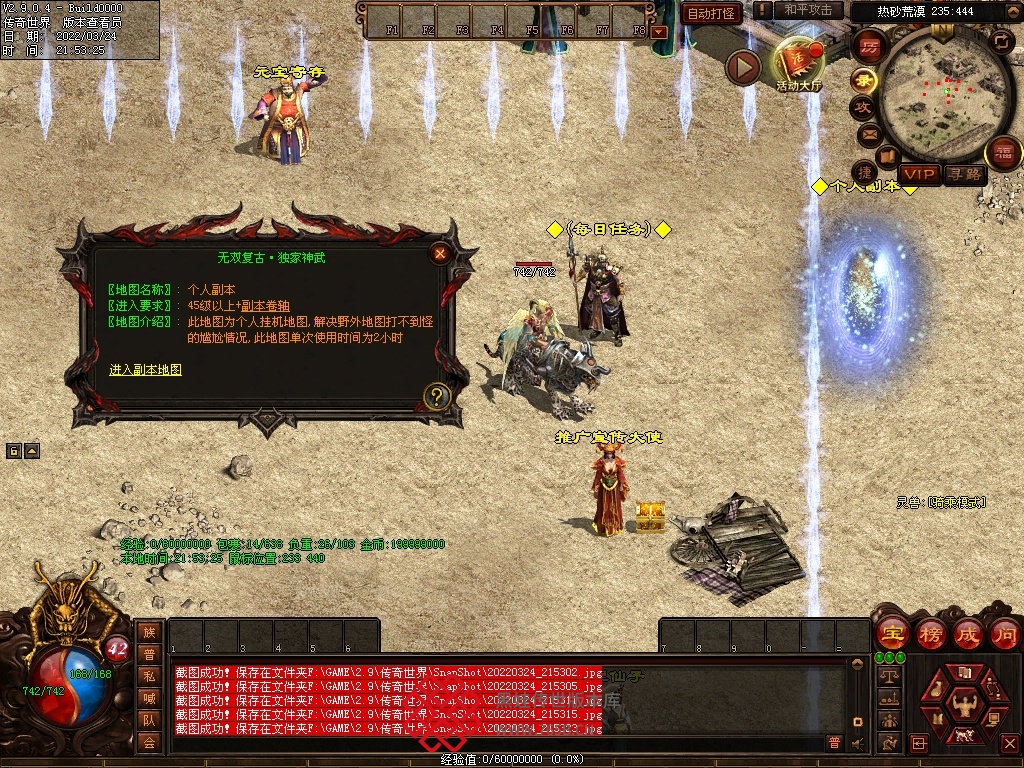Open the 成 achievements button
The width and height of the screenshot is (1024, 768).
tap(967, 633)
